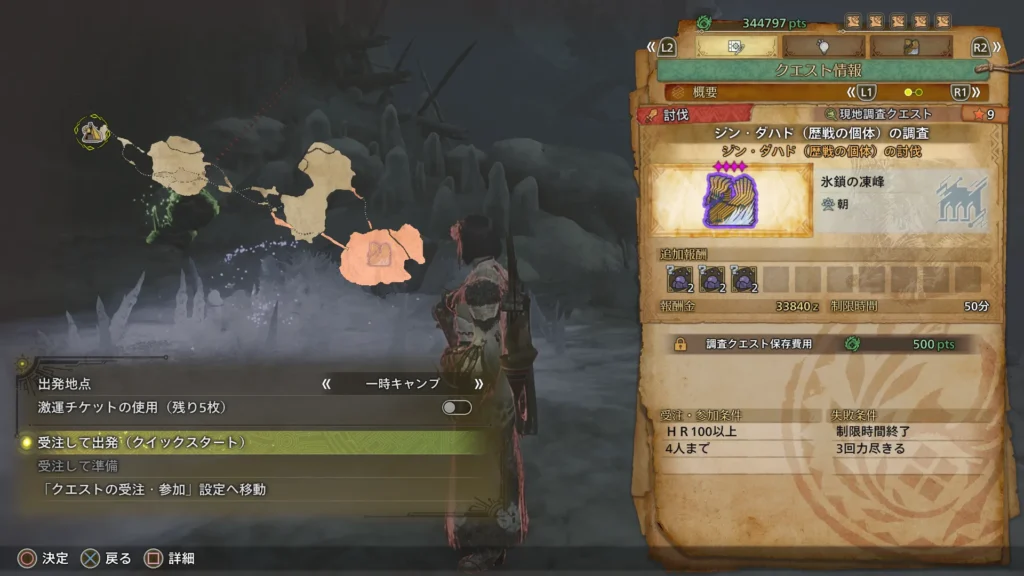
Task: Click left arrow before 一時キャンプ
Action: click(x=326, y=383)
